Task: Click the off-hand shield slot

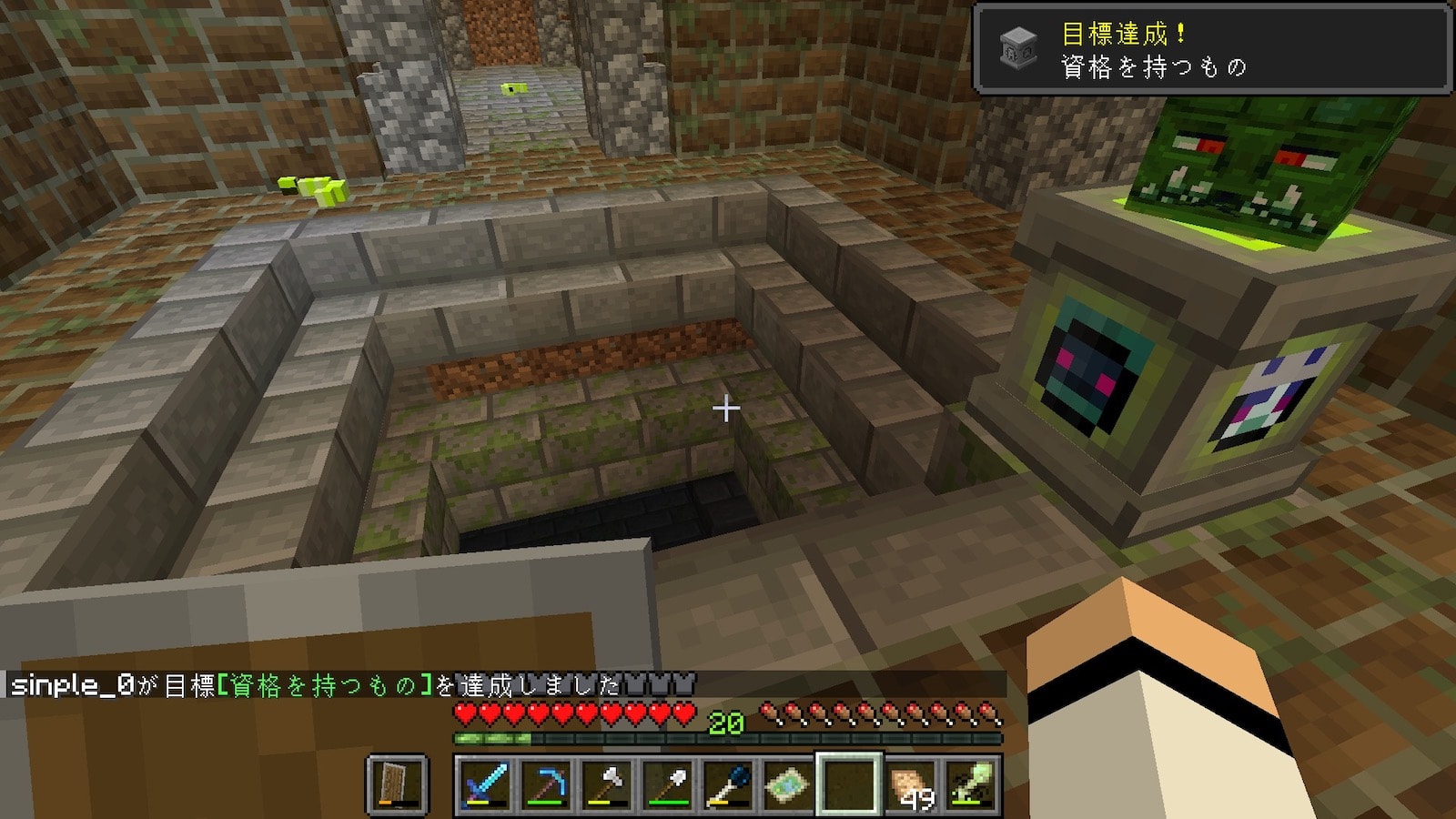Action: point(398,784)
